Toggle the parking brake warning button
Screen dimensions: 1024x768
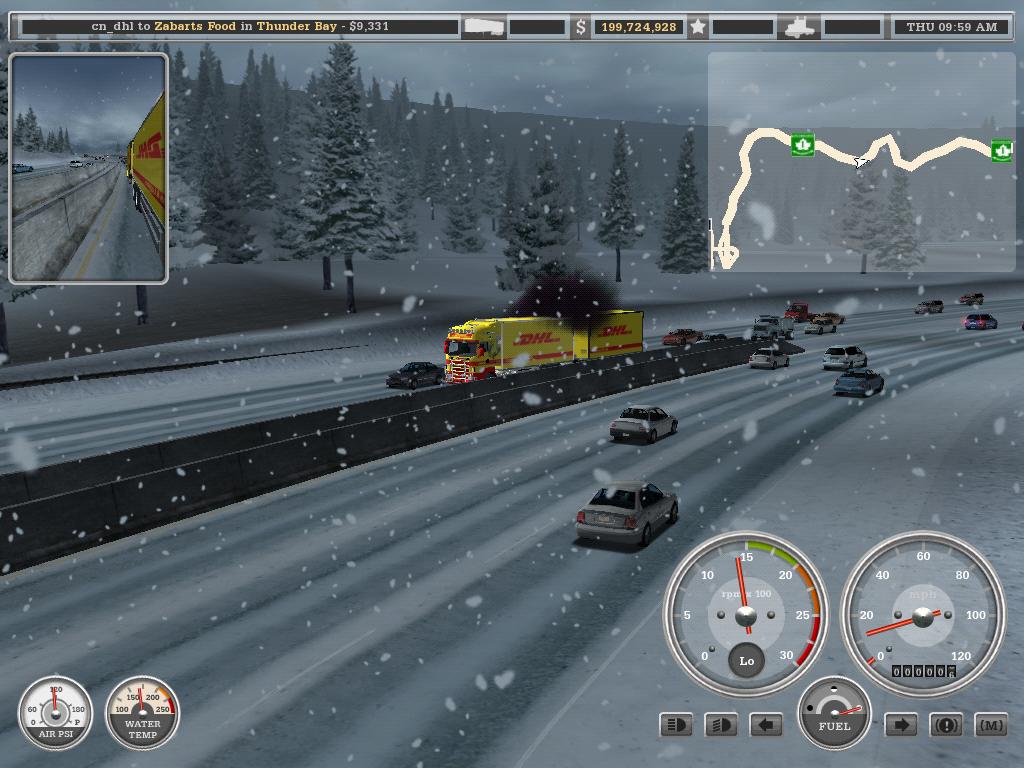[x=946, y=725]
